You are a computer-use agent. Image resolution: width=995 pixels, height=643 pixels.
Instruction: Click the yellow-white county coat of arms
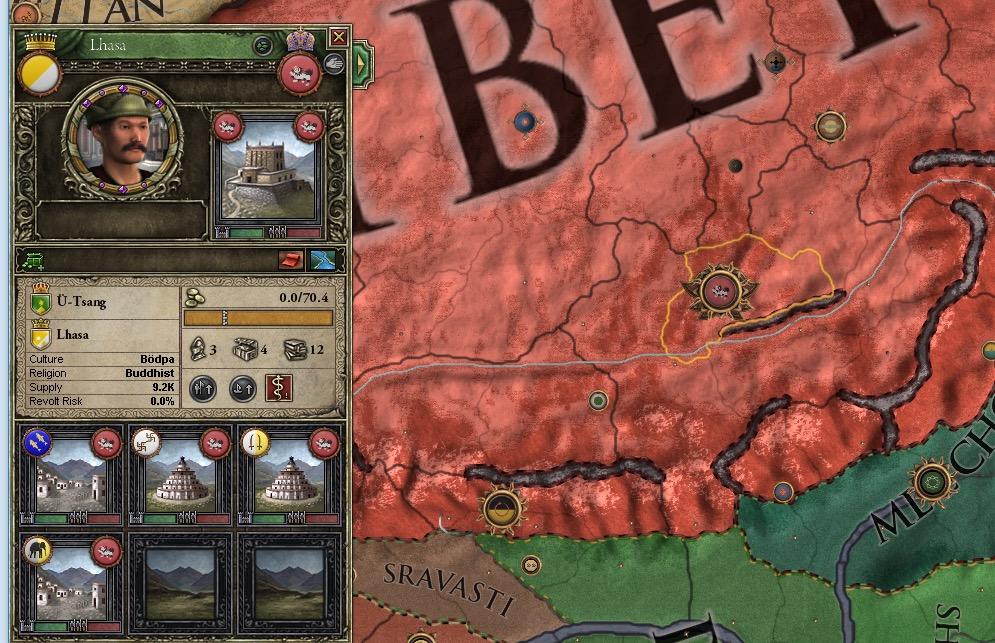coord(41,72)
